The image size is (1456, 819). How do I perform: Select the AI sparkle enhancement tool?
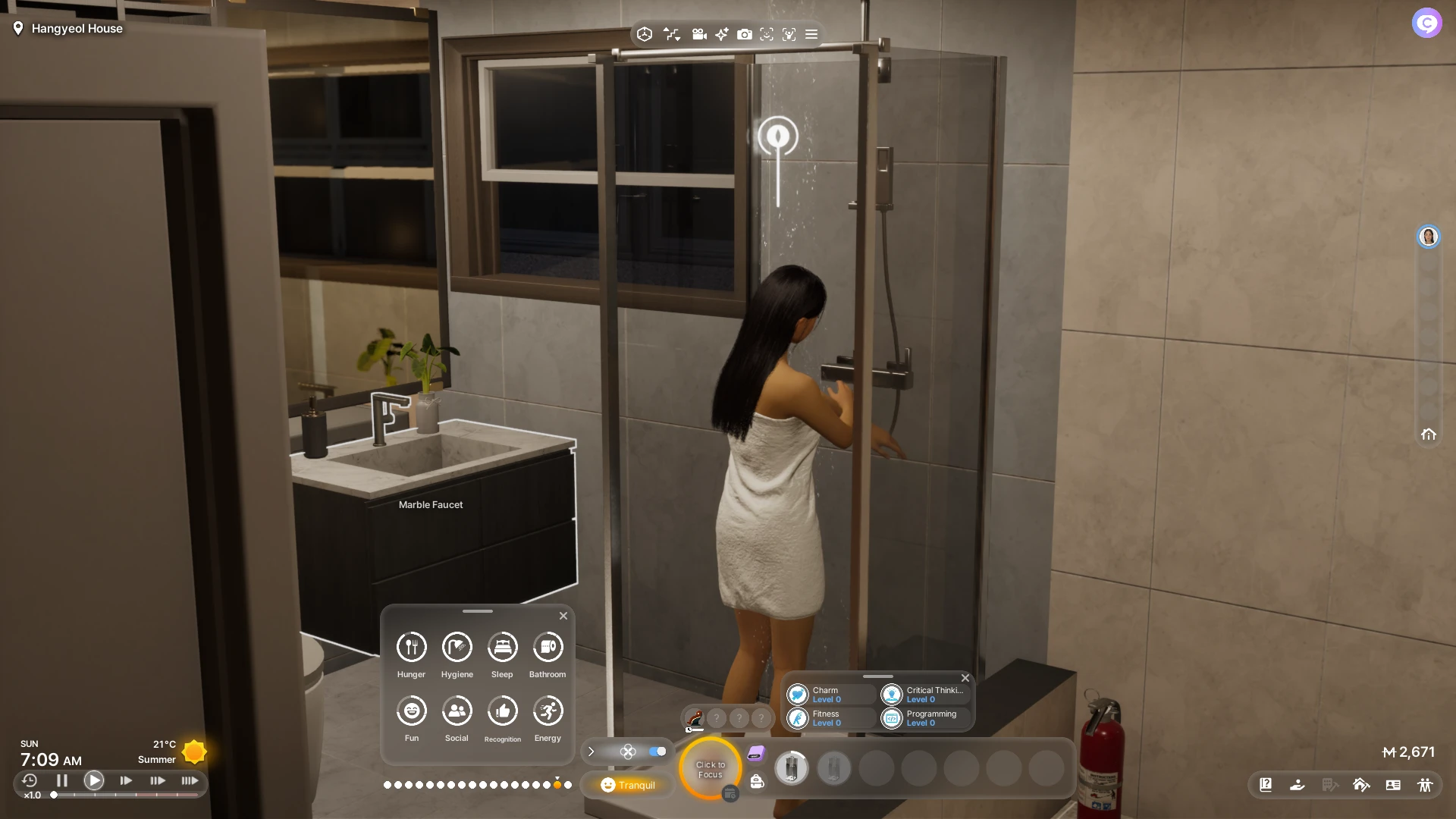[720, 34]
